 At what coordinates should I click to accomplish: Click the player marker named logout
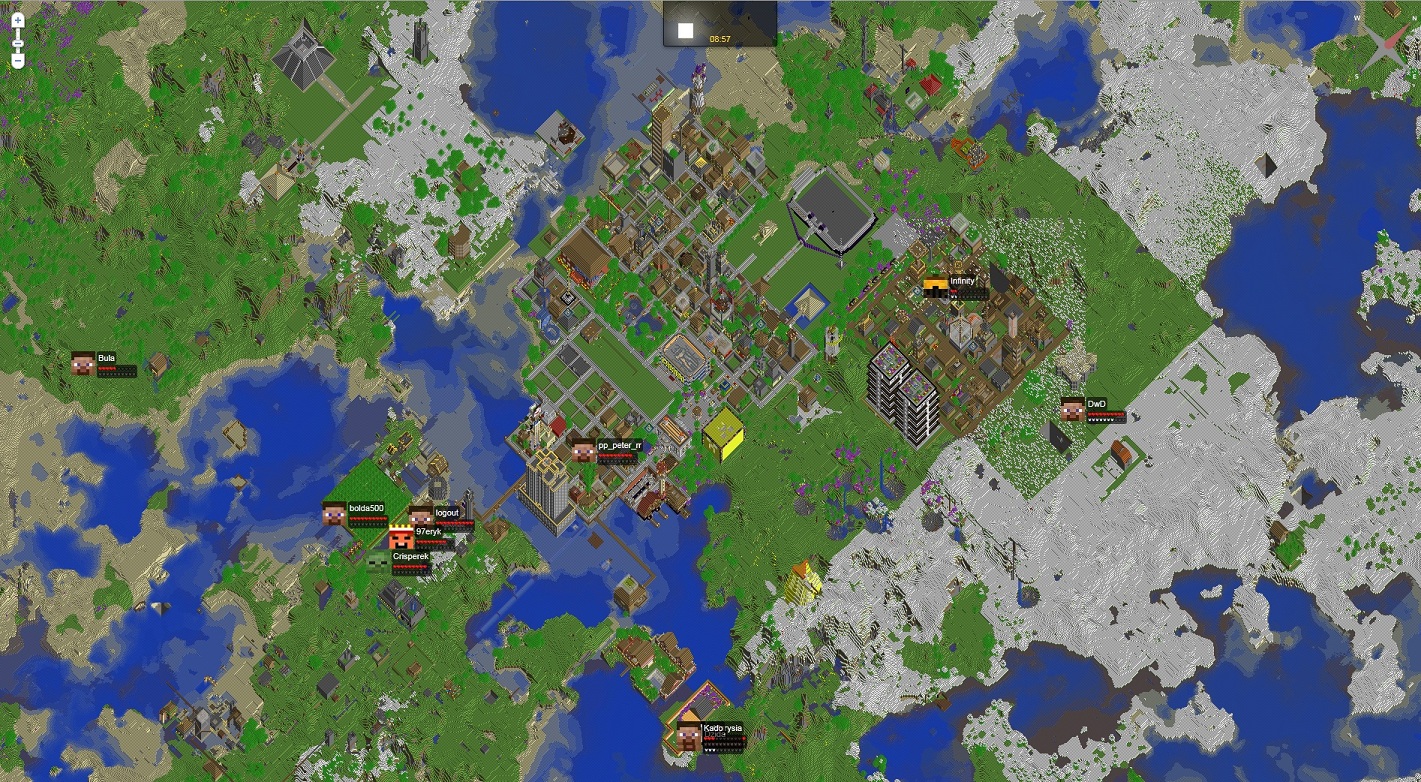click(421, 516)
